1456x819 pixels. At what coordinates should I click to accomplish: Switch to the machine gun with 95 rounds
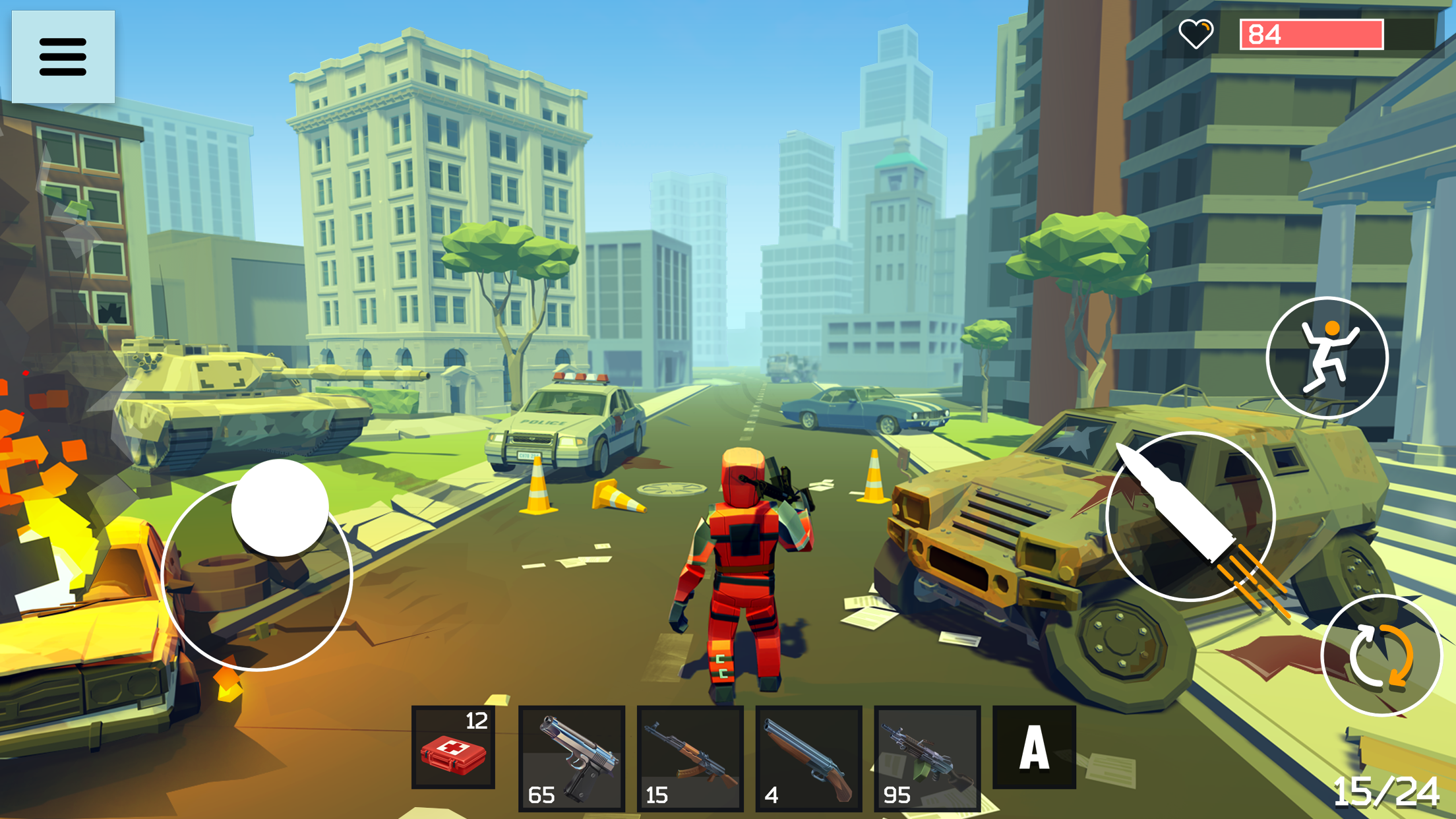click(x=927, y=757)
